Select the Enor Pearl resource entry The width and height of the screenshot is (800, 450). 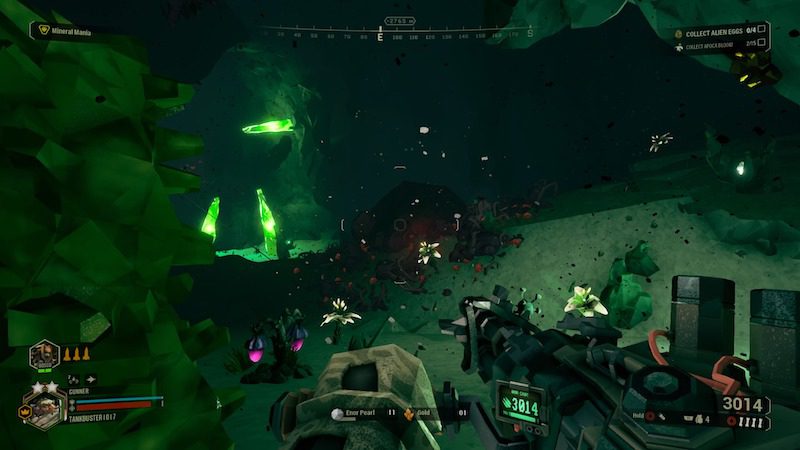point(360,412)
